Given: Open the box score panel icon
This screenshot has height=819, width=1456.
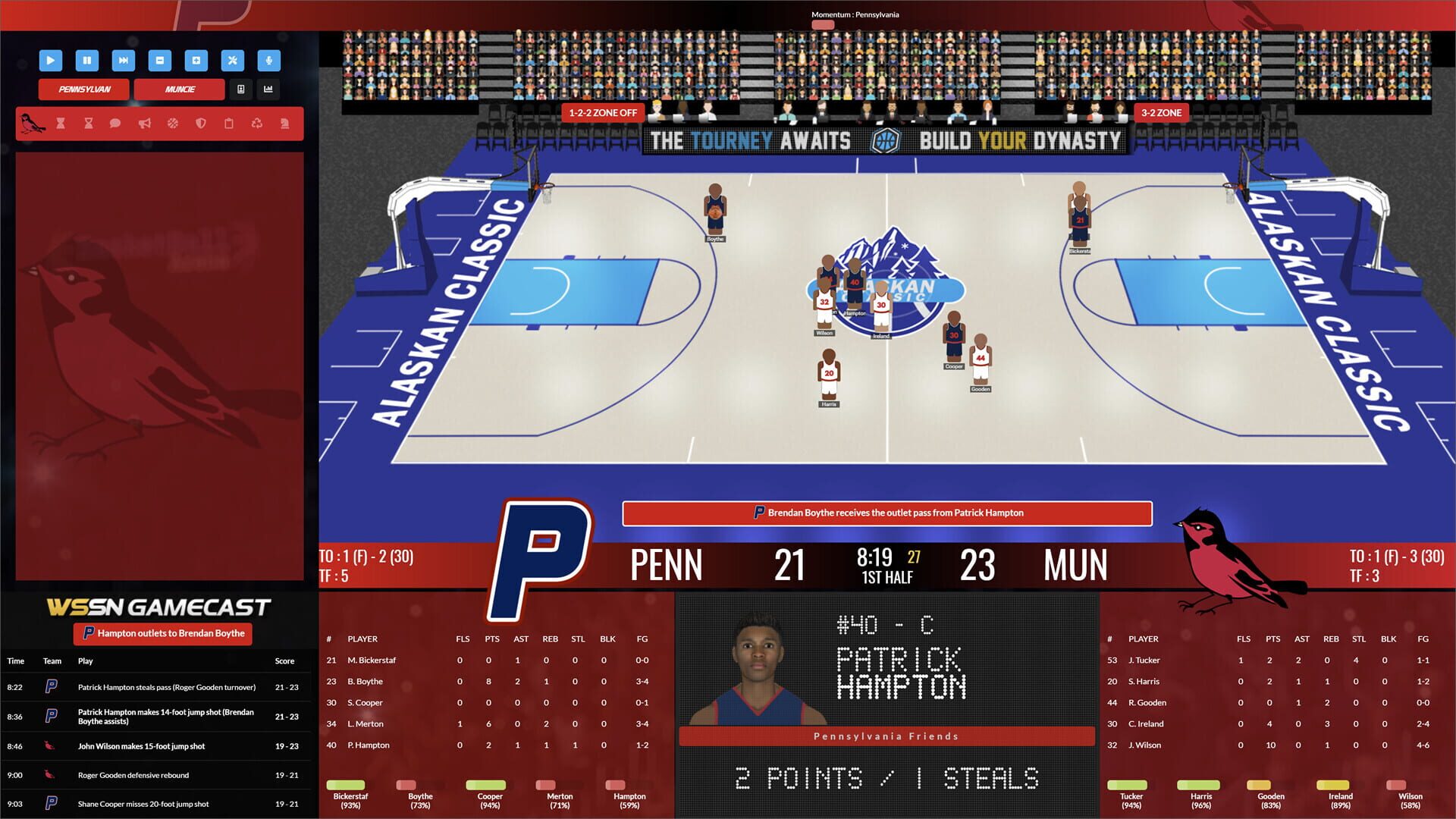Looking at the screenshot, I should (x=242, y=89).
